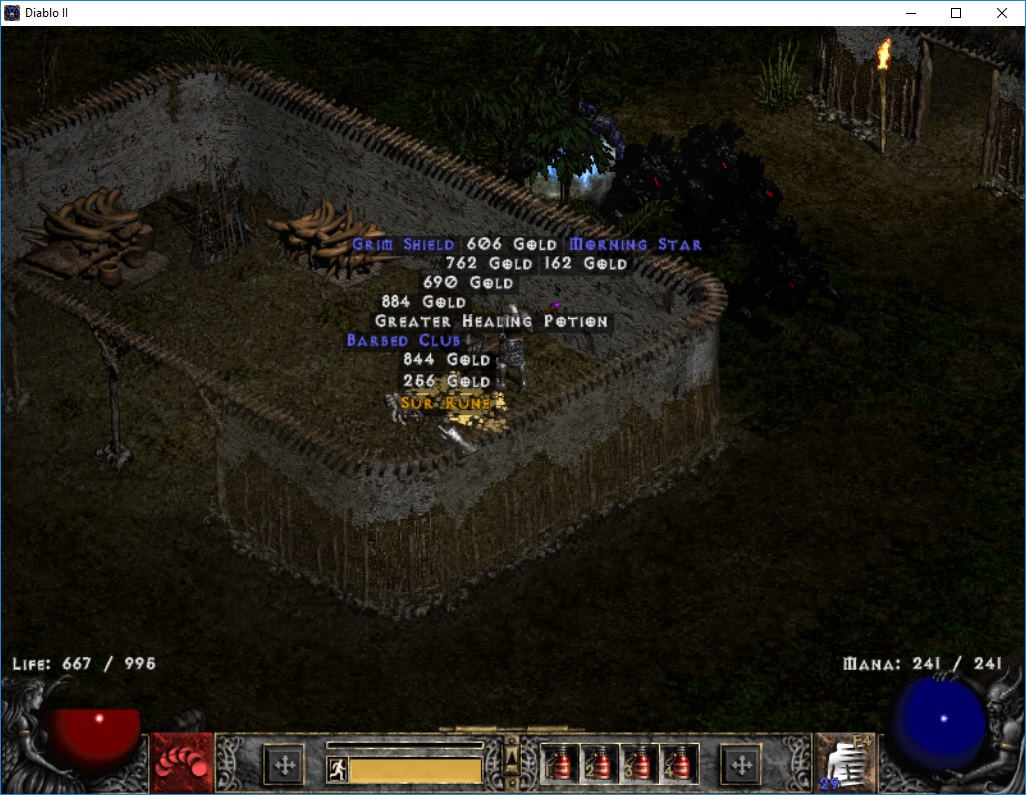
Task: Open the left-click skill selector with red claw icon
Action: tap(182, 764)
